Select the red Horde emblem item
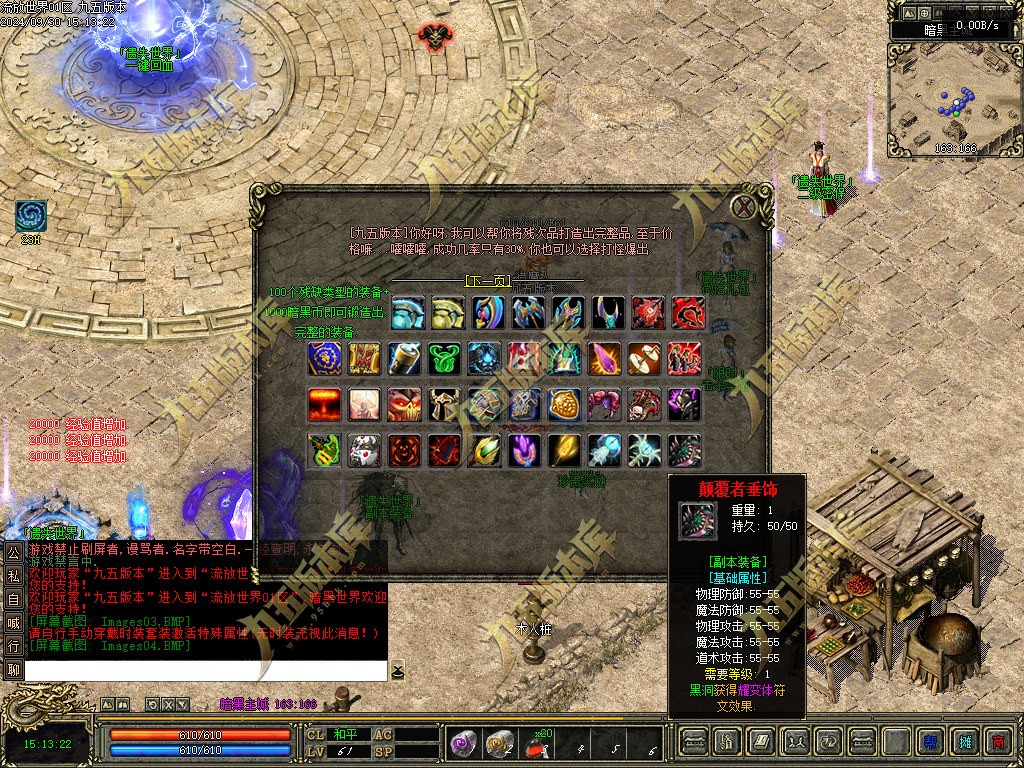Viewport: 1024px width, 768px height. point(687,312)
